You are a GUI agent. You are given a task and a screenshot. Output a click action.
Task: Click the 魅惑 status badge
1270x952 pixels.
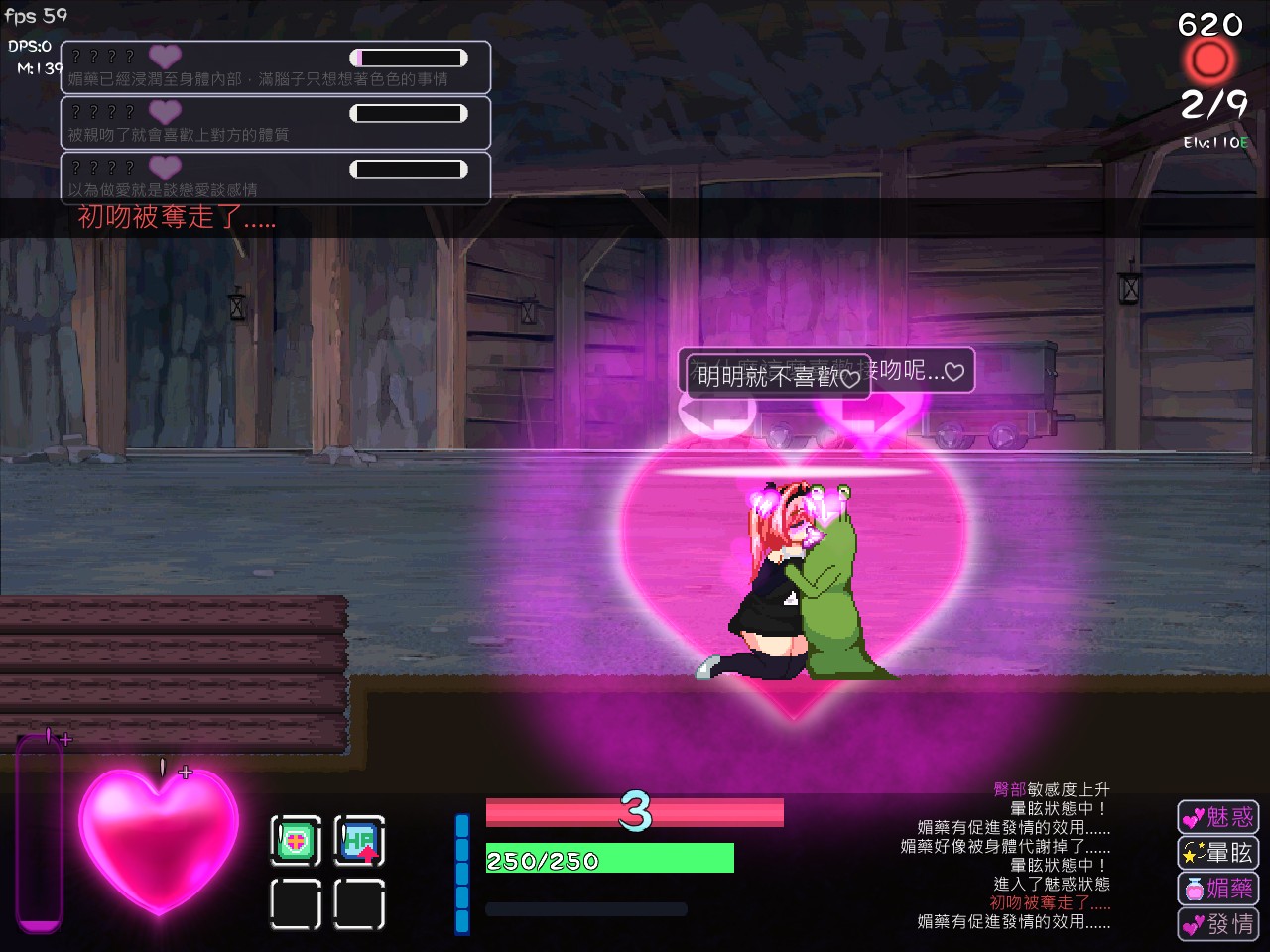pyautogui.click(x=1218, y=817)
